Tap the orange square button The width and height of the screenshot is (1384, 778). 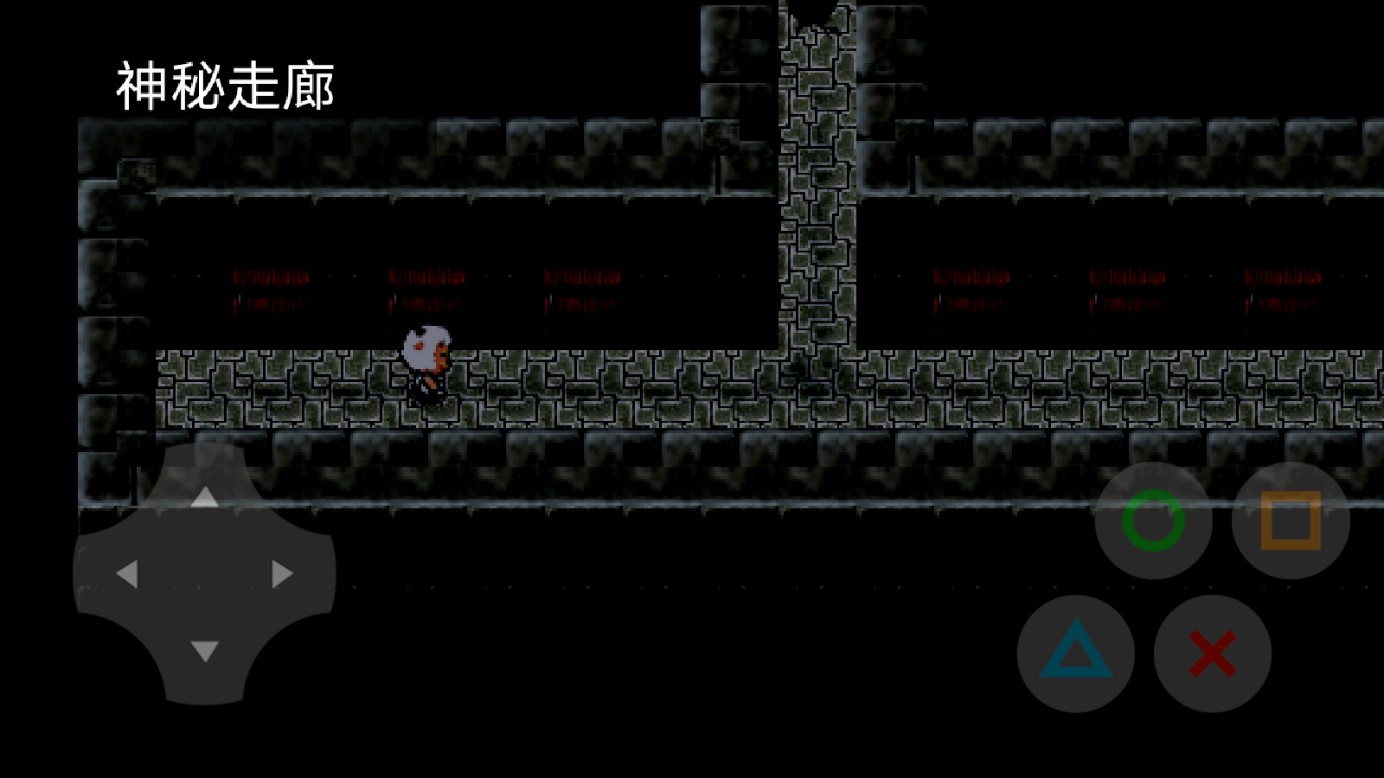tap(1290, 520)
